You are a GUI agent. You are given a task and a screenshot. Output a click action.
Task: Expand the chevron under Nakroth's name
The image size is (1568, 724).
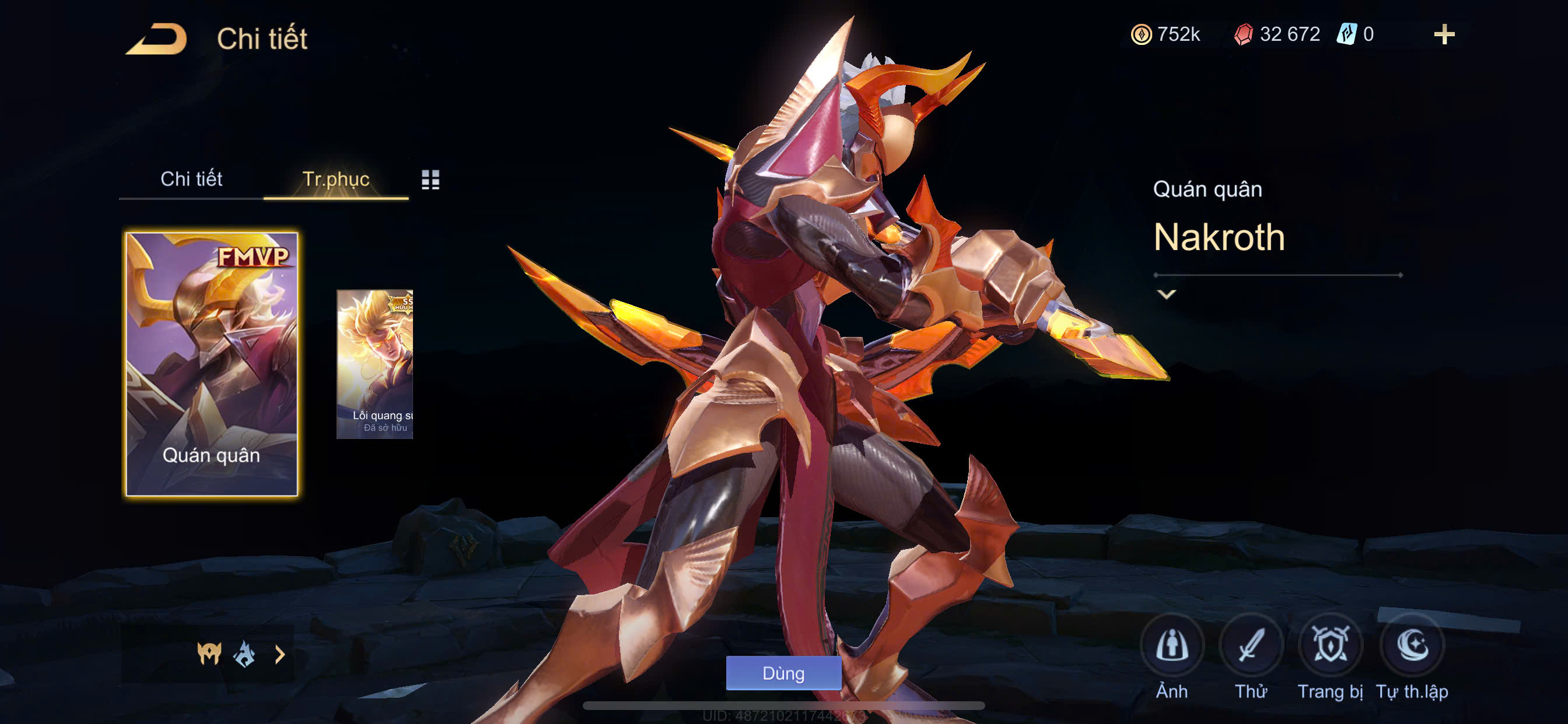1166,294
